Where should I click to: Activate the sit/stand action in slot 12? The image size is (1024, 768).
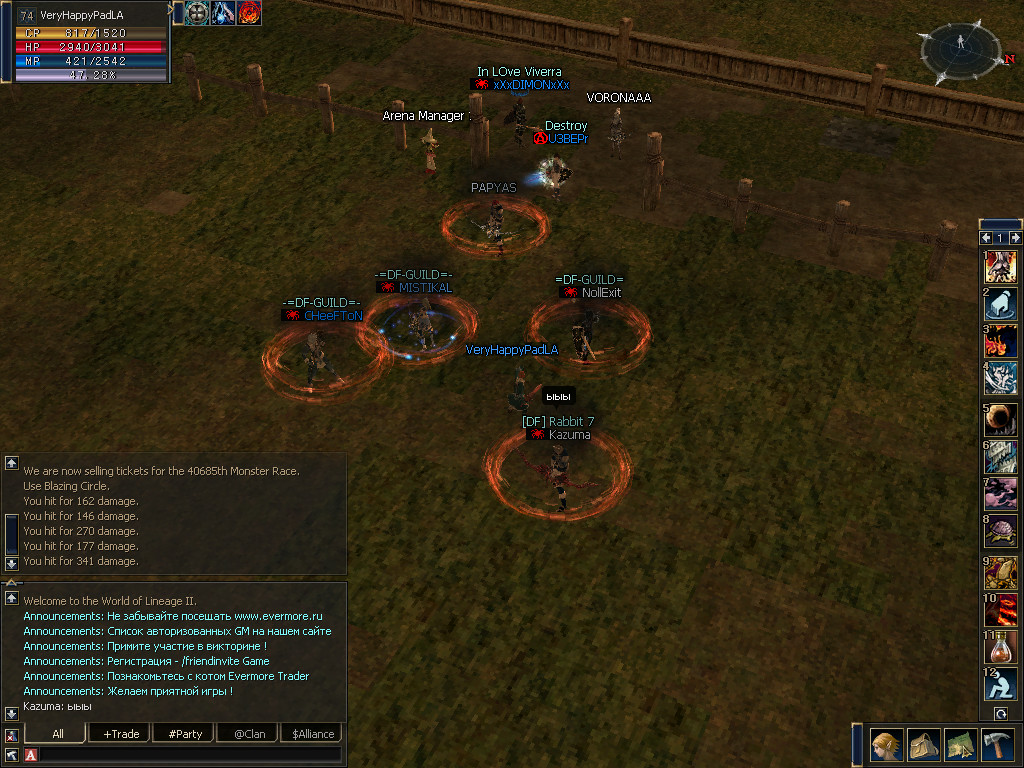click(x=1001, y=684)
